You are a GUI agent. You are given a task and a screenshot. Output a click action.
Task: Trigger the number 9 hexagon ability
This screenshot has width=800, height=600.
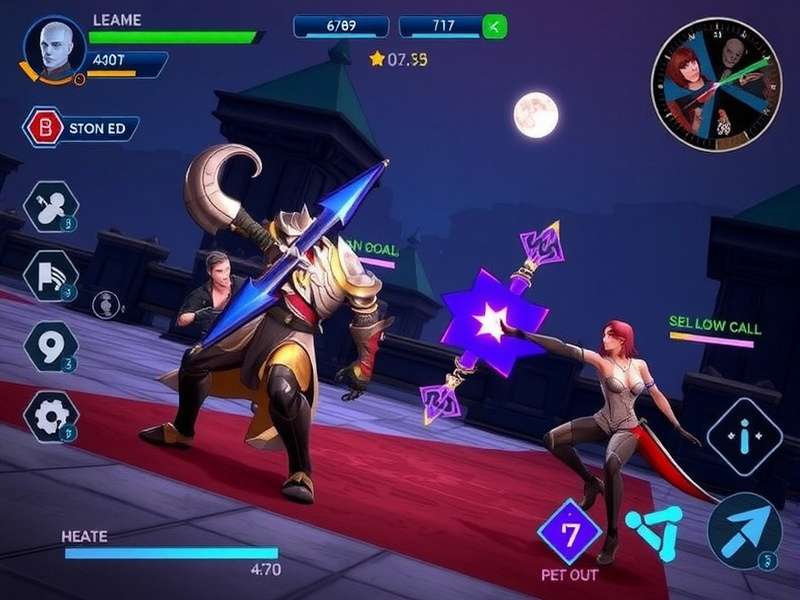pyautogui.click(x=50, y=346)
